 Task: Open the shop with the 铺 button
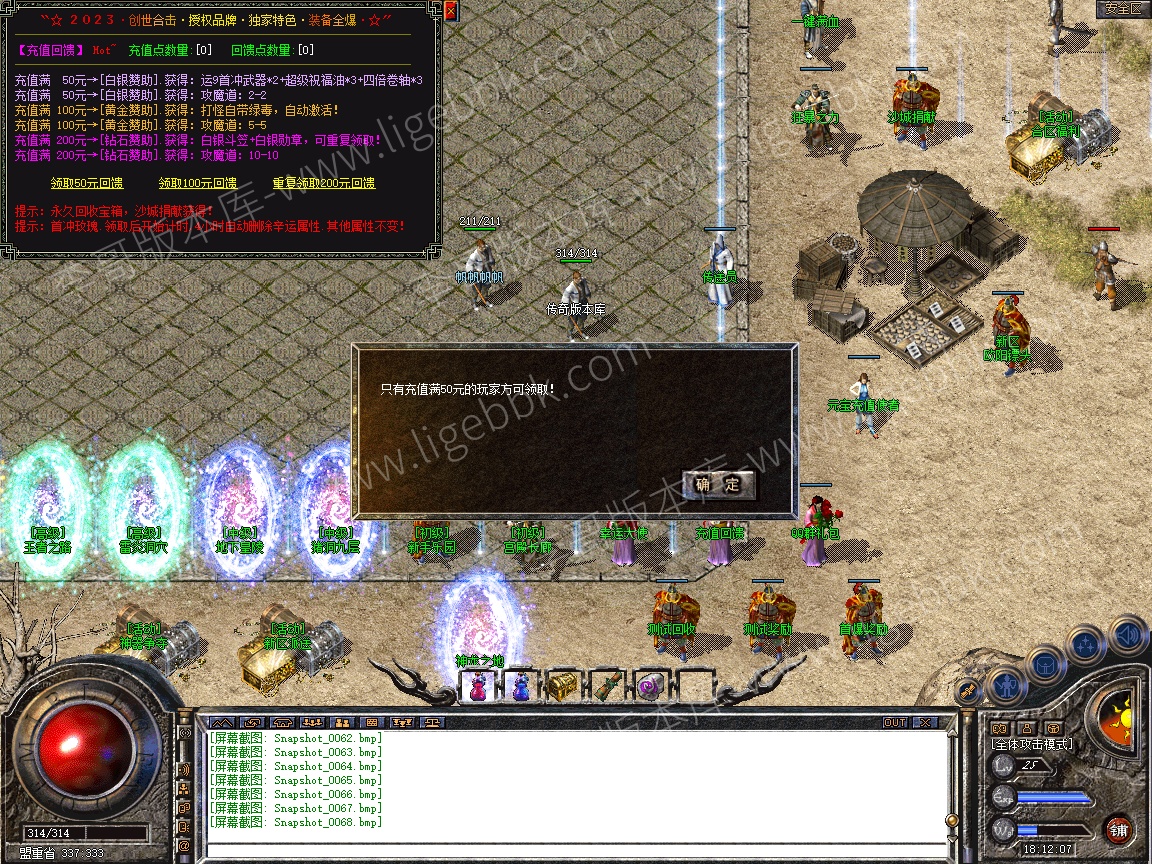click(x=1119, y=830)
